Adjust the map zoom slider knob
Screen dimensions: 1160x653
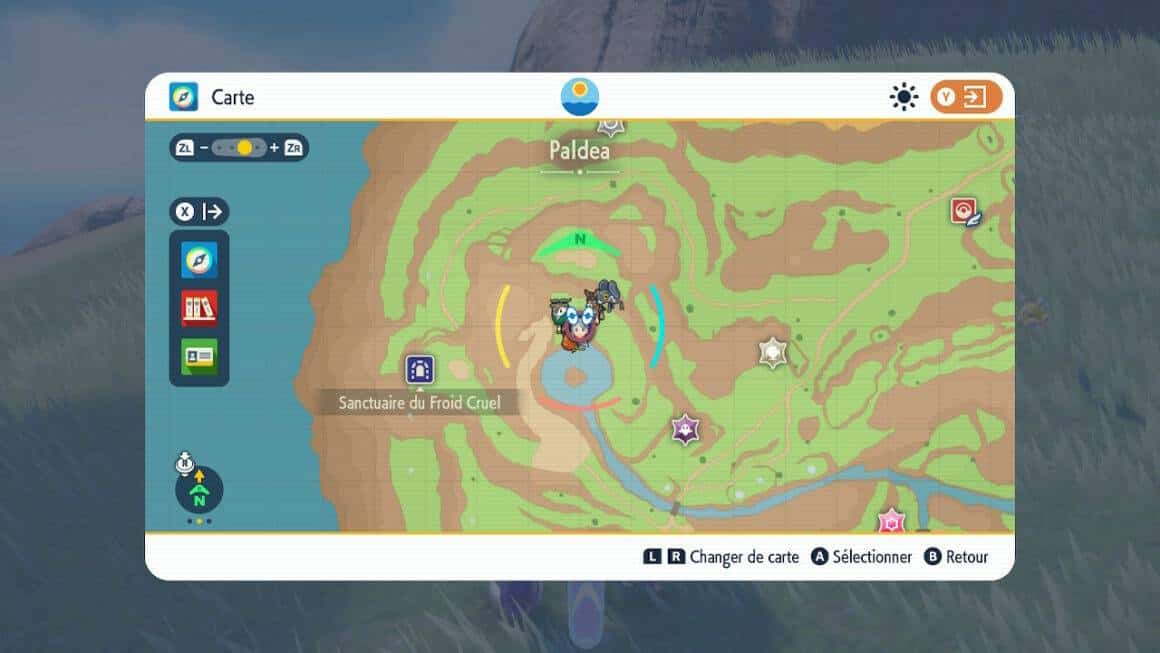(x=244, y=148)
